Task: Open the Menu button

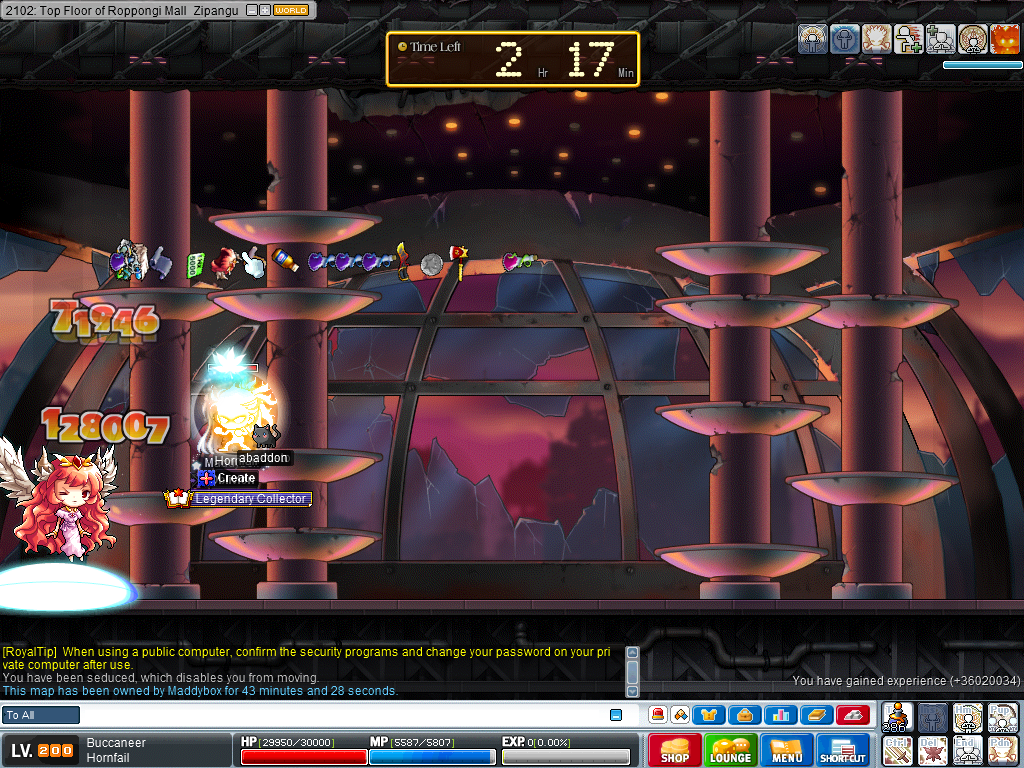Action: tap(787, 750)
